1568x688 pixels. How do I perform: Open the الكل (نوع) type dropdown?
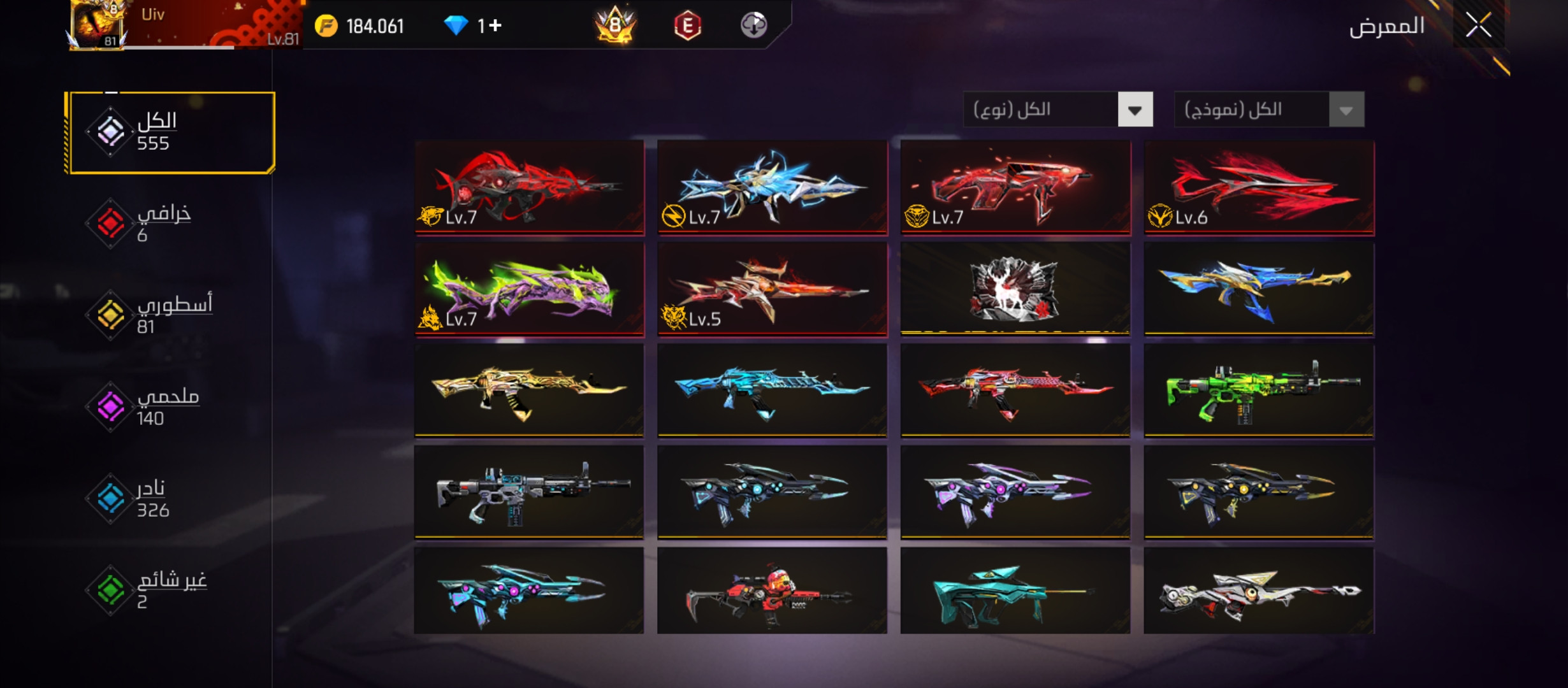click(x=1058, y=110)
